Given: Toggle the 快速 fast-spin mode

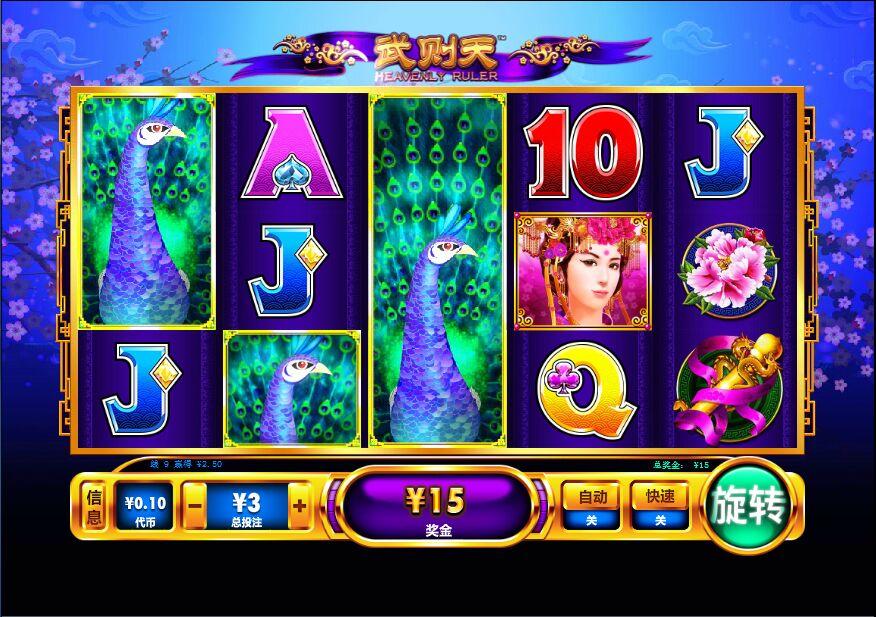Looking at the screenshot, I should [659, 506].
